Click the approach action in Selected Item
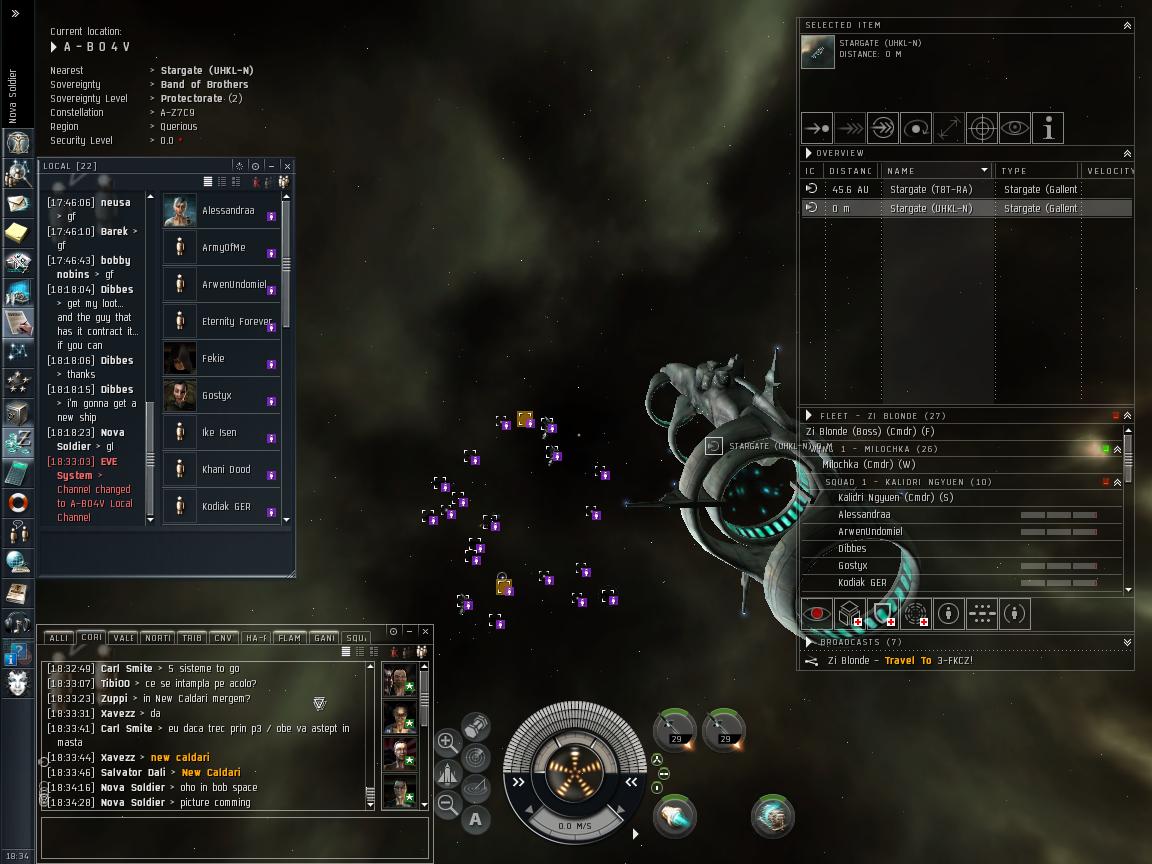 tap(817, 128)
